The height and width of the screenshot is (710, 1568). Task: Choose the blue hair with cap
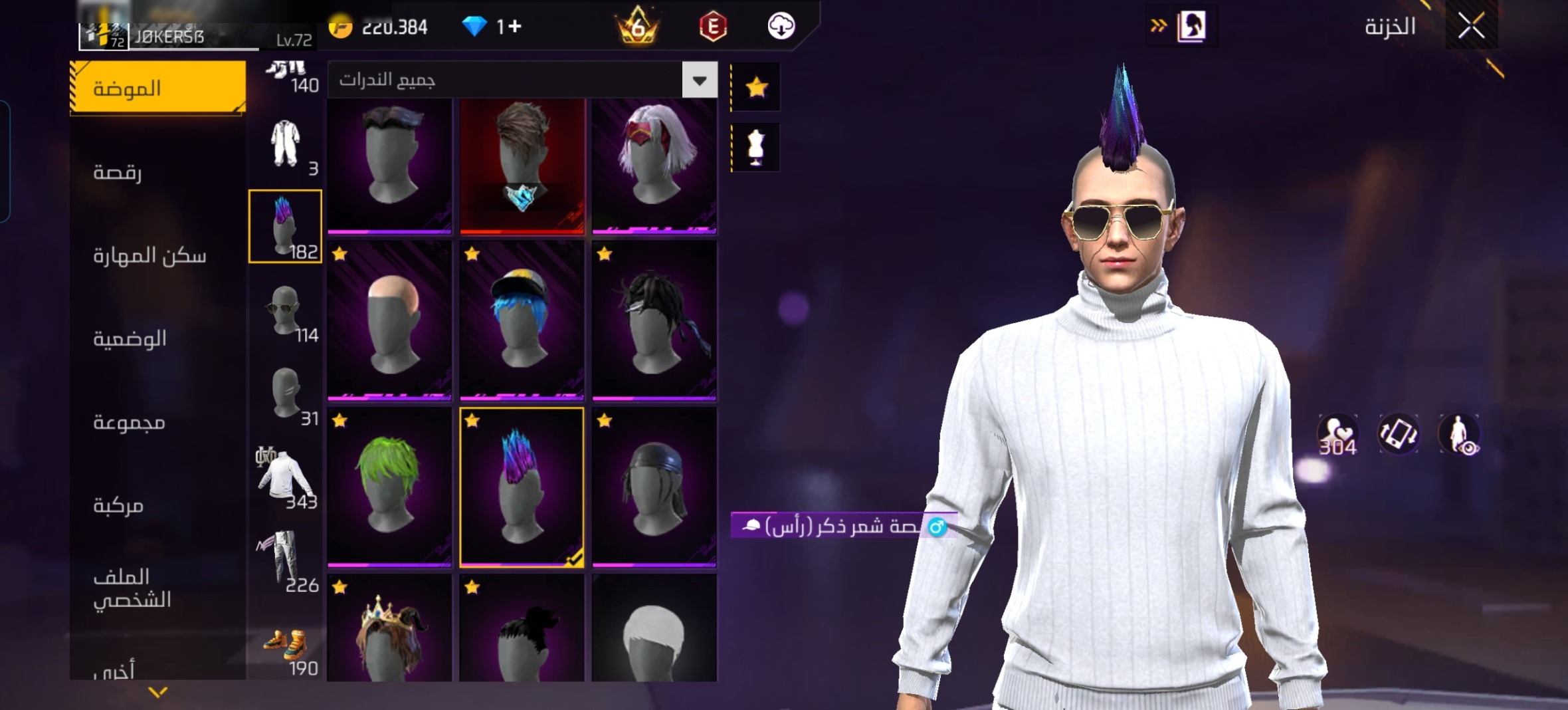click(x=522, y=320)
